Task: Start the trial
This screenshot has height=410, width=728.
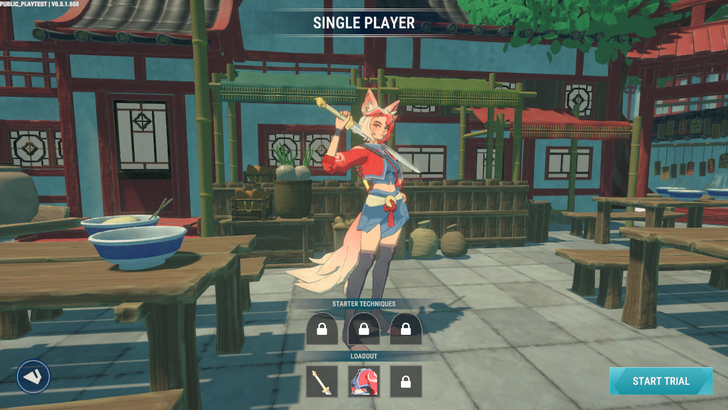Action: click(661, 381)
